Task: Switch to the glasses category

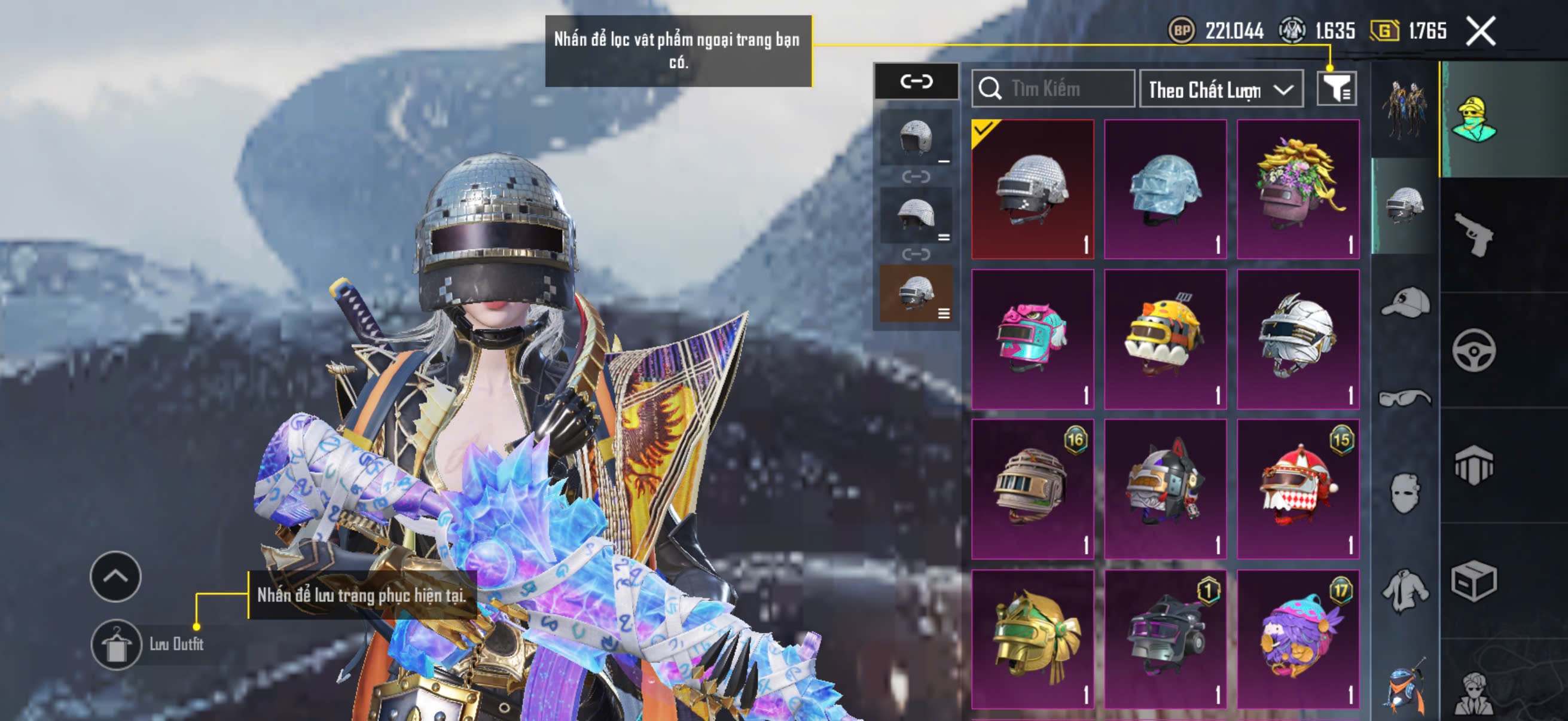Action: [1405, 398]
